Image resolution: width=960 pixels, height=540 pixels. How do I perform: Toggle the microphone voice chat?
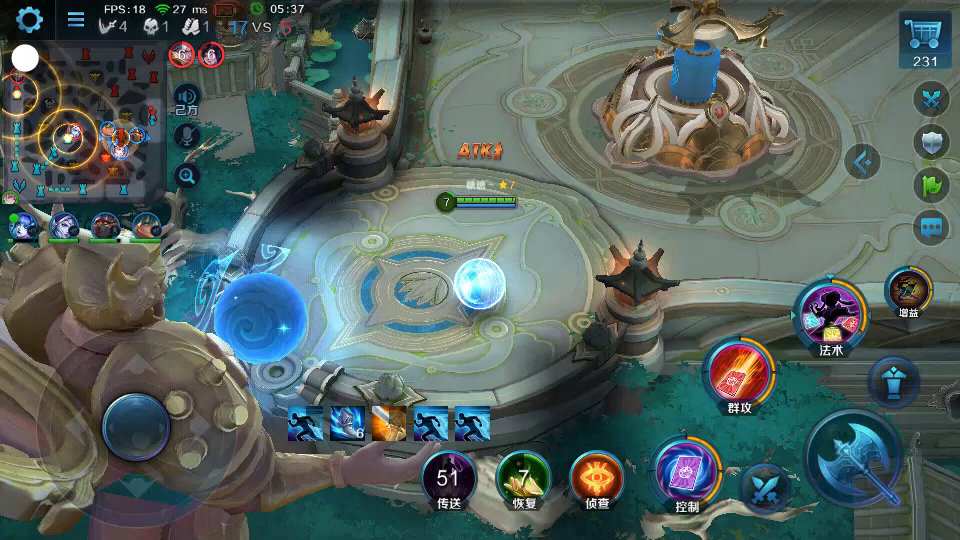pyautogui.click(x=186, y=136)
